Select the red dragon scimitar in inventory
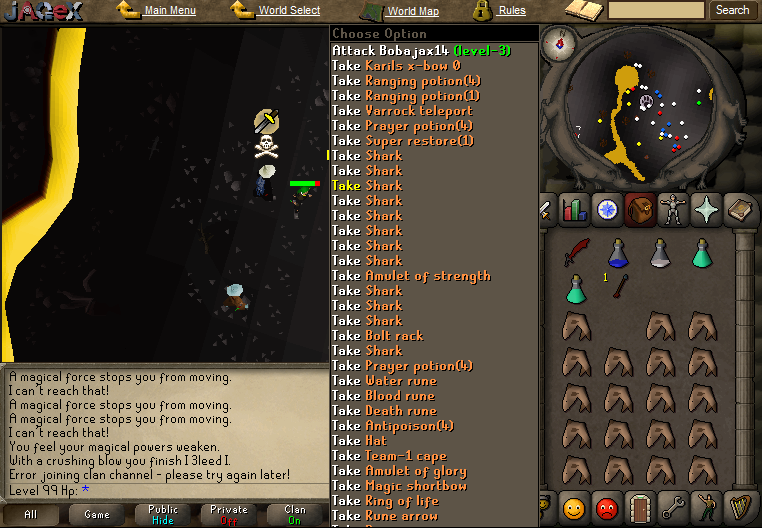The height and width of the screenshot is (528, 762). 576,253
